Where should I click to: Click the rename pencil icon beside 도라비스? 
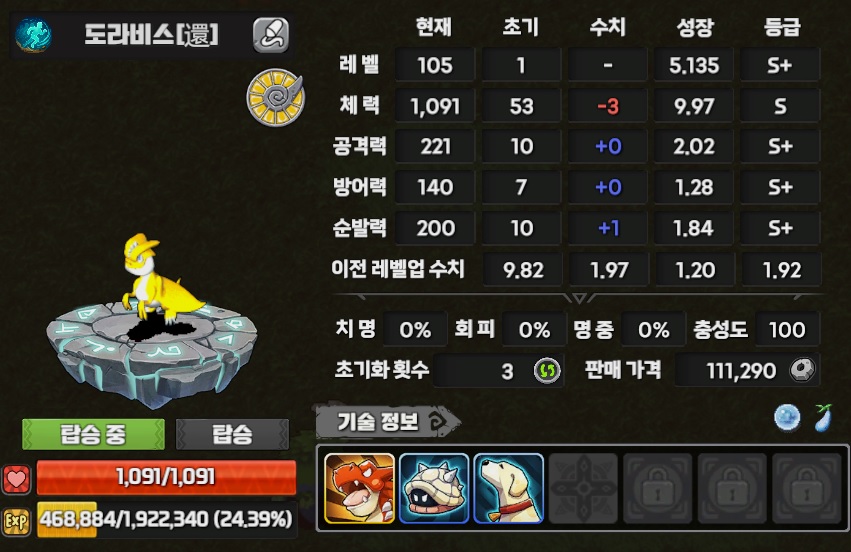click(270, 35)
